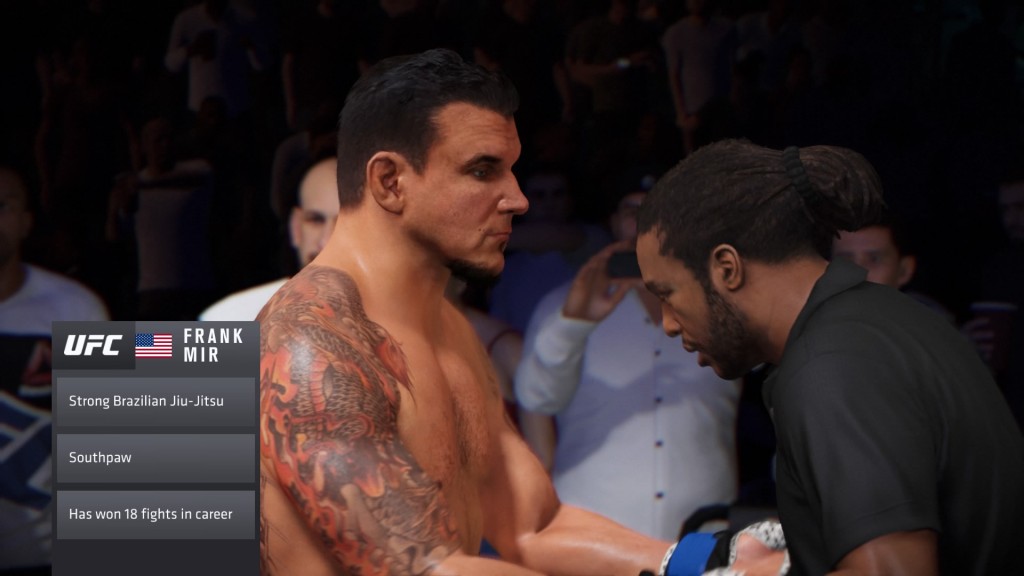Choose the Southpaw info row
The width and height of the screenshot is (1024, 576).
tap(155, 458)
